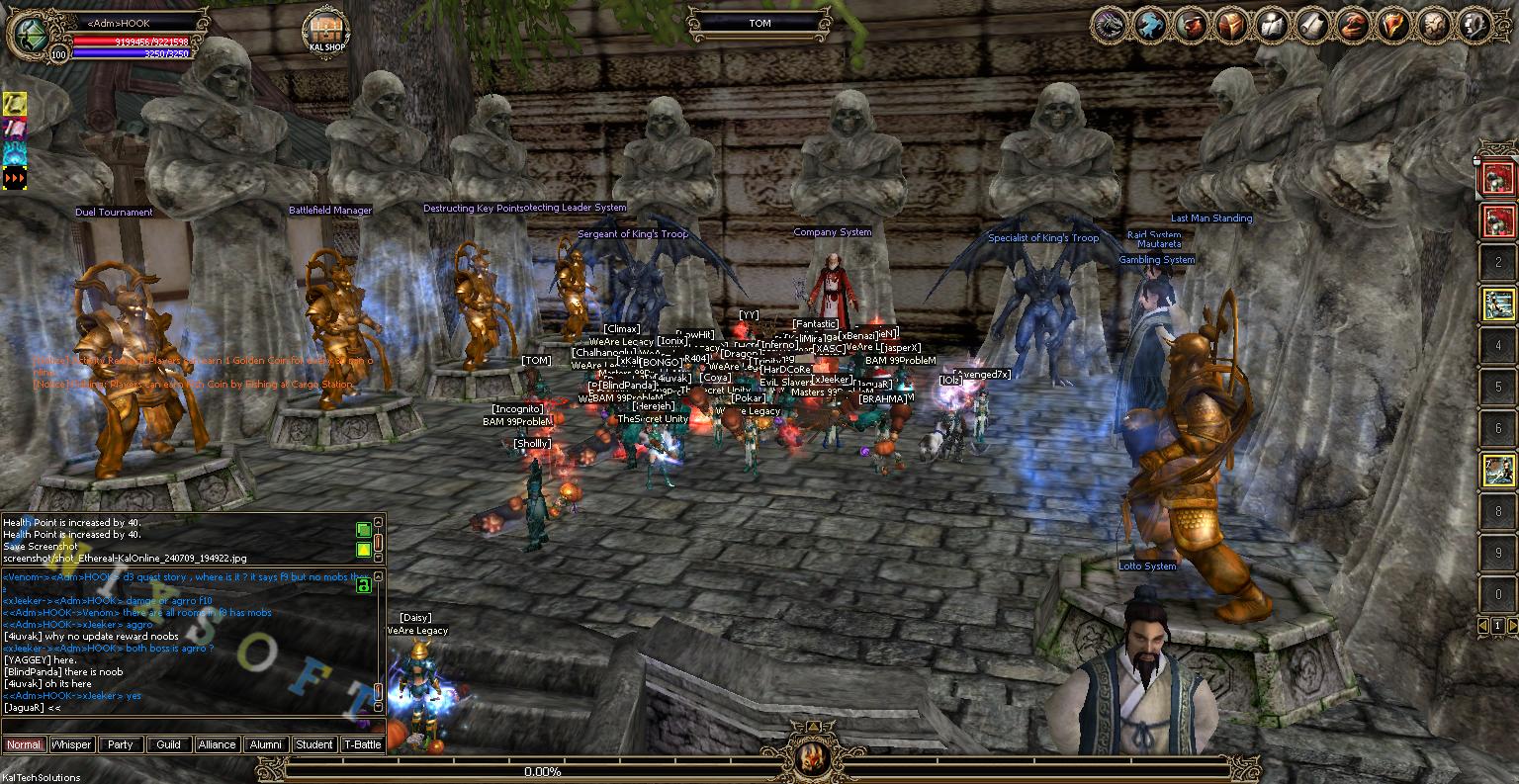The image size is (1519, 784).
Task: Switch to the T-Battle chat tab
Action: (362, 744)
